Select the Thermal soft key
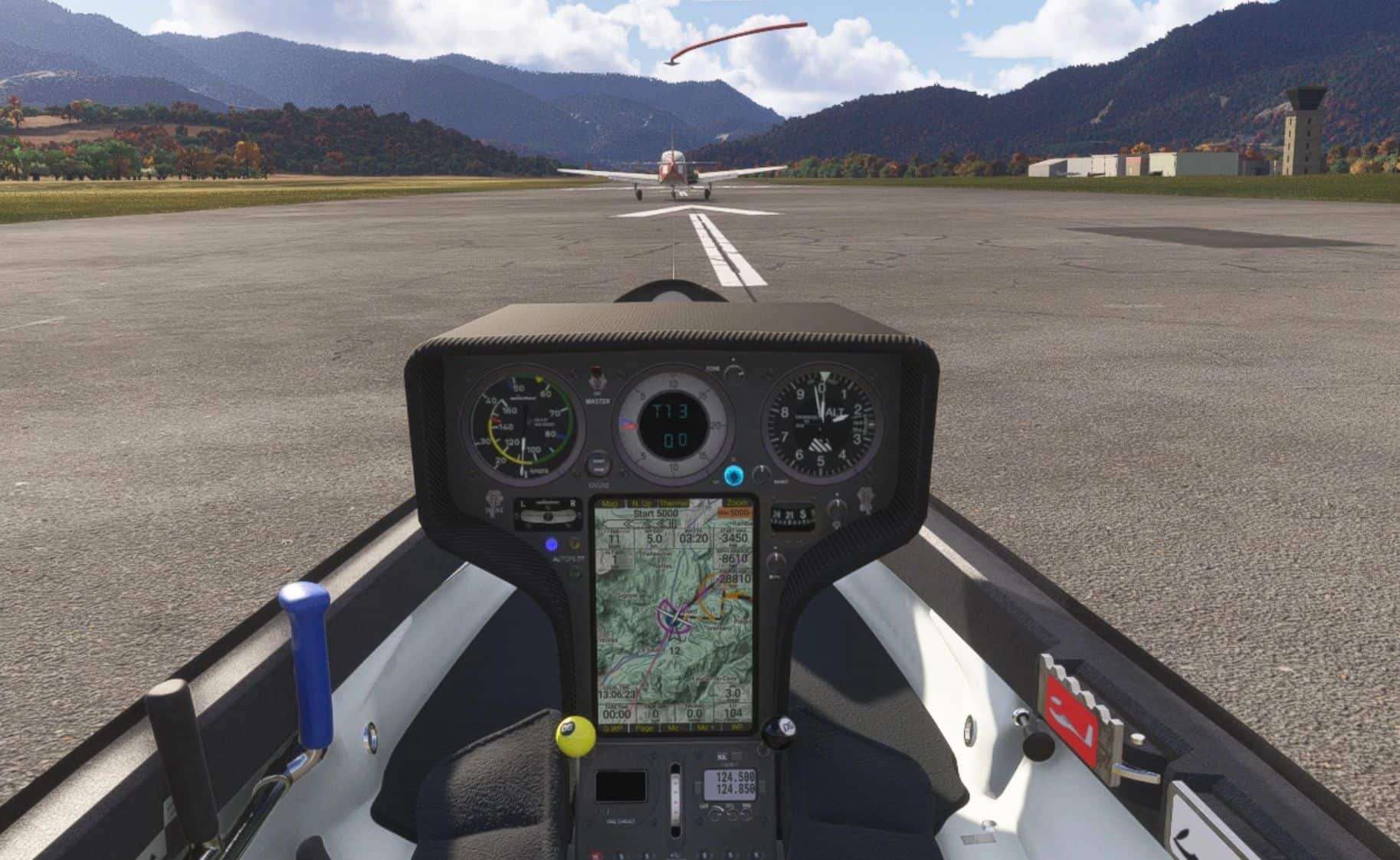The image size is (1400, 860). tap(674, 504)
